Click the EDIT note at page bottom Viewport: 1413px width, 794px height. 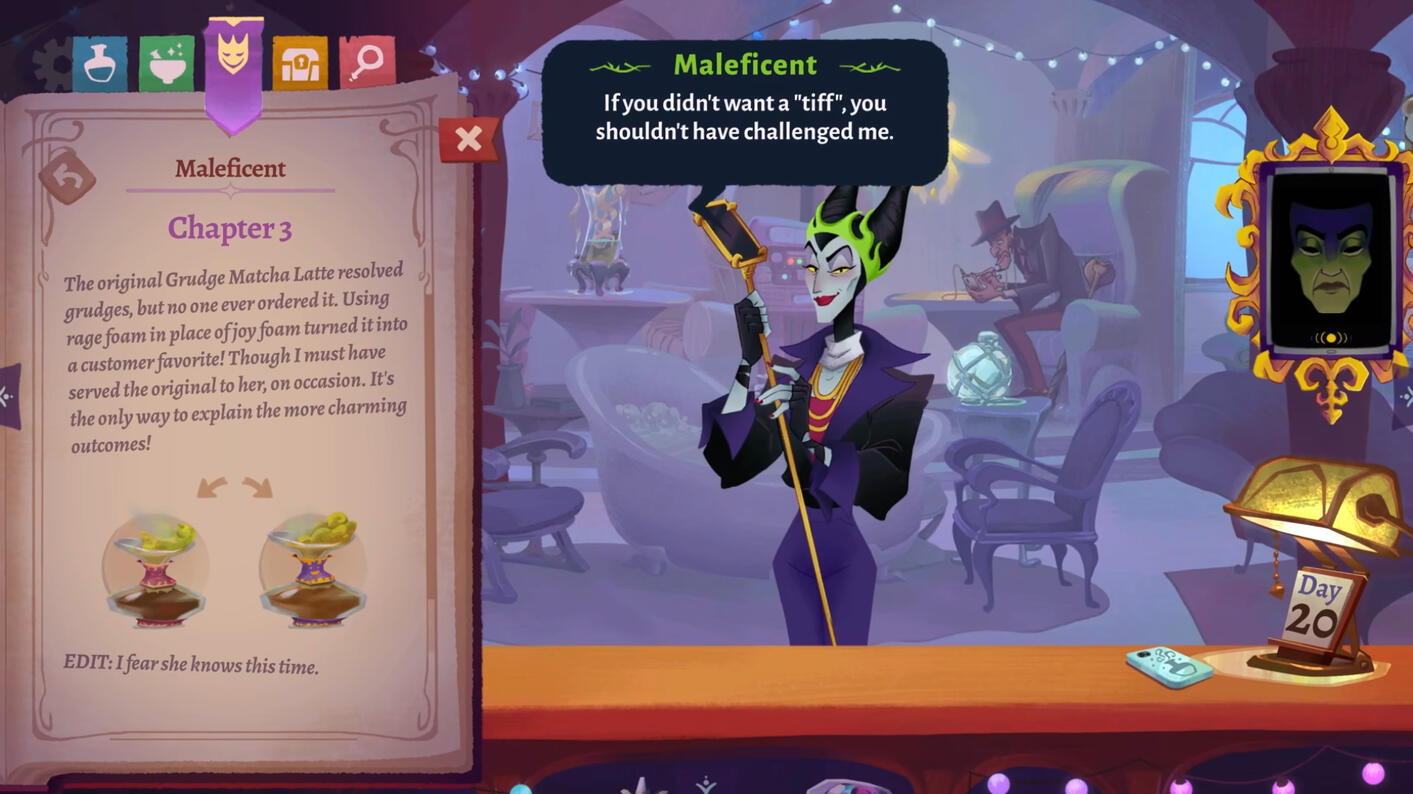pos(190,664)
